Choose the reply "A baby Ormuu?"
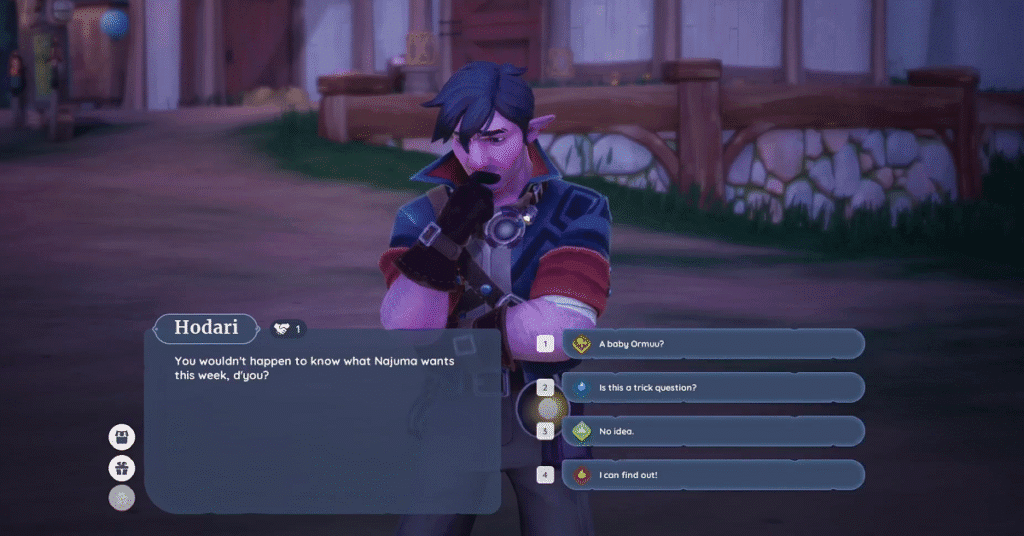This screenshot has height=536, width=1024. tap(712, 344)
